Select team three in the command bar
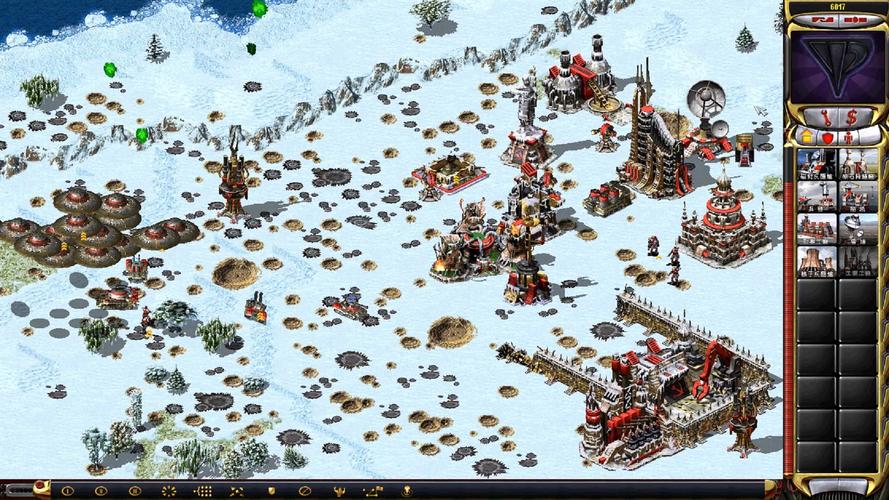Screen dimensions: 889x500 coord(135,491)
